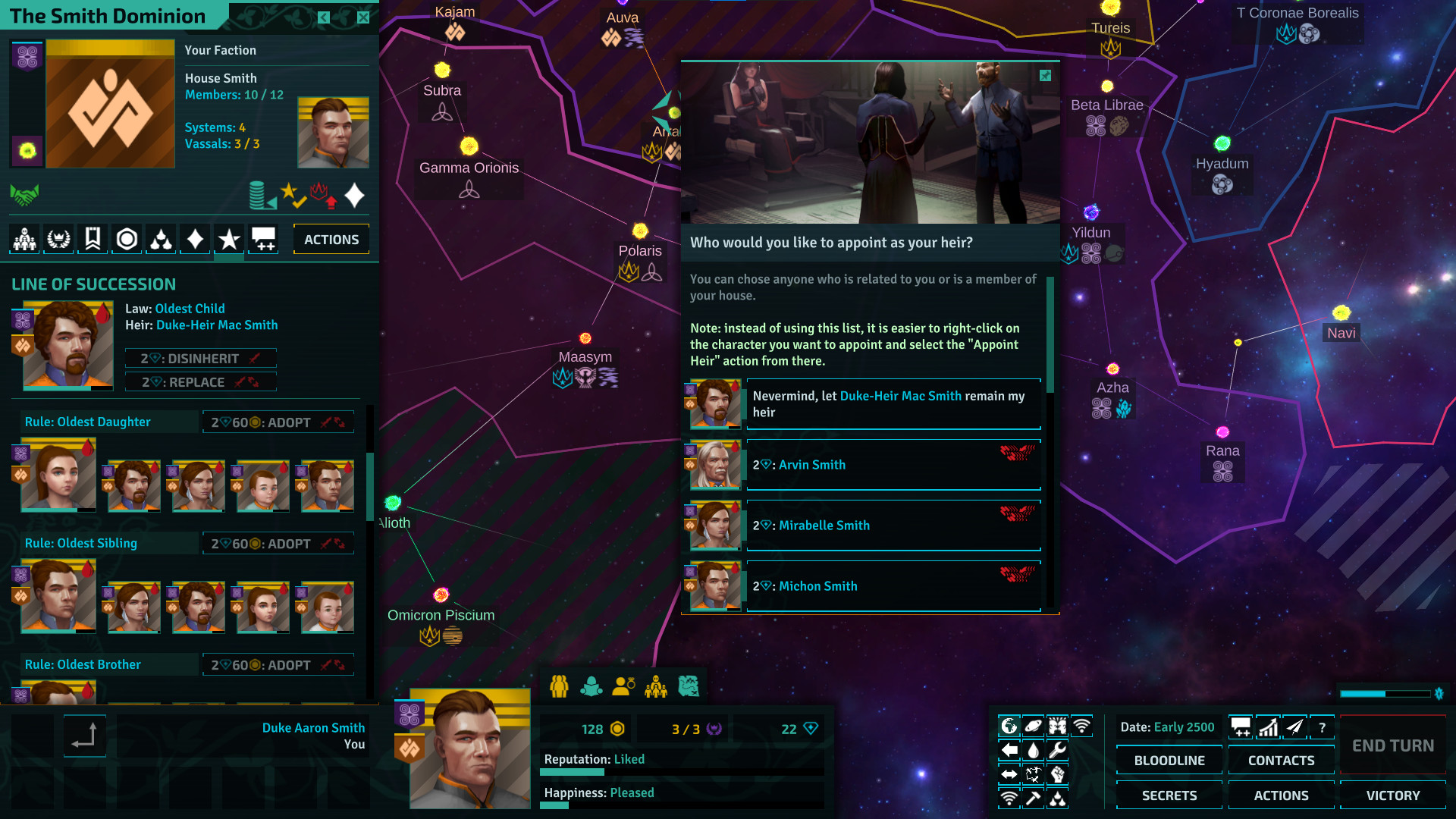Select the bookmark banner icon in the faction panel
Viewport: 1456px width, 819px height.
point(92,239)
